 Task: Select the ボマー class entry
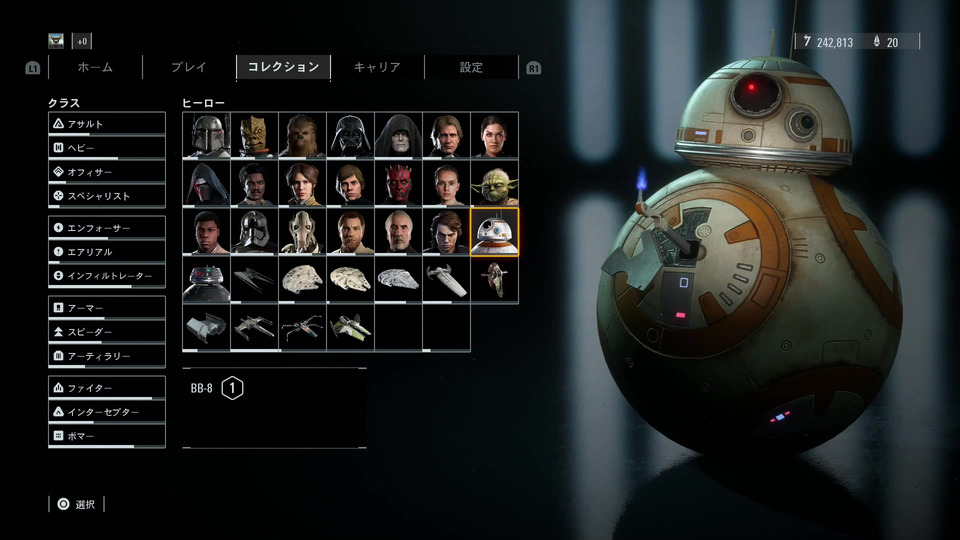point(107,436)
